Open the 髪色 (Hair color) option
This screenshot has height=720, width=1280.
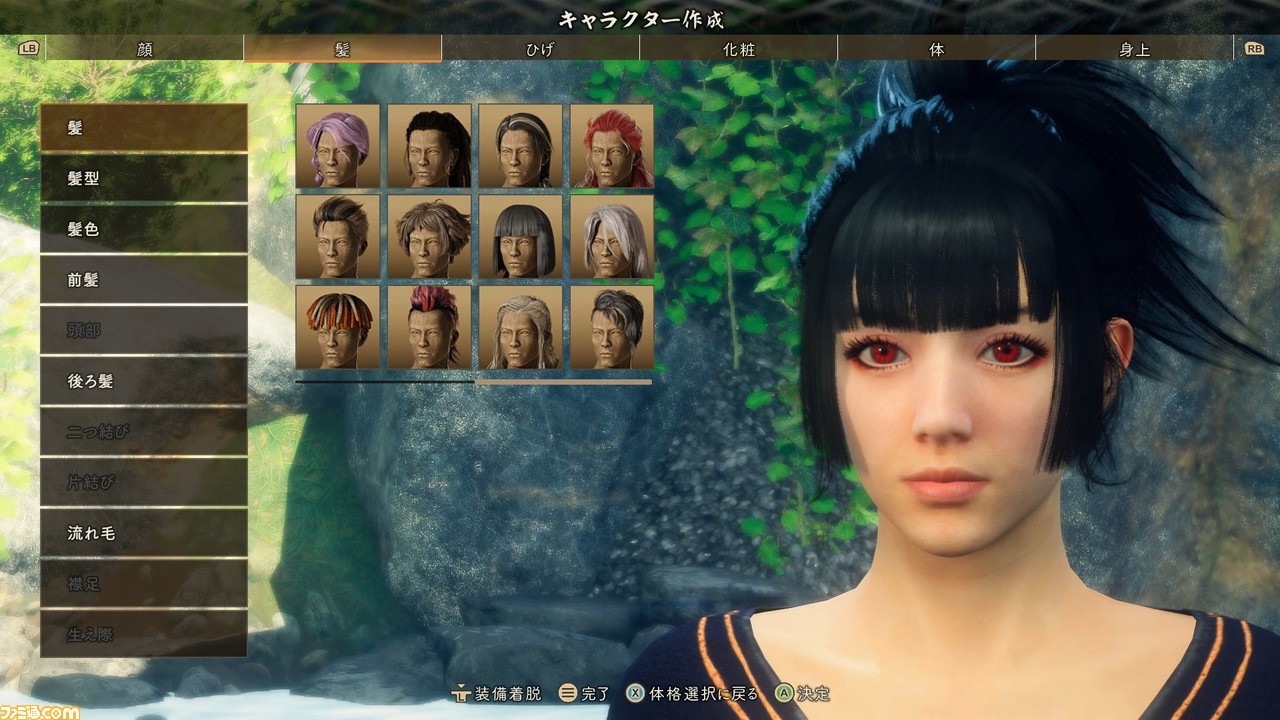144,229
